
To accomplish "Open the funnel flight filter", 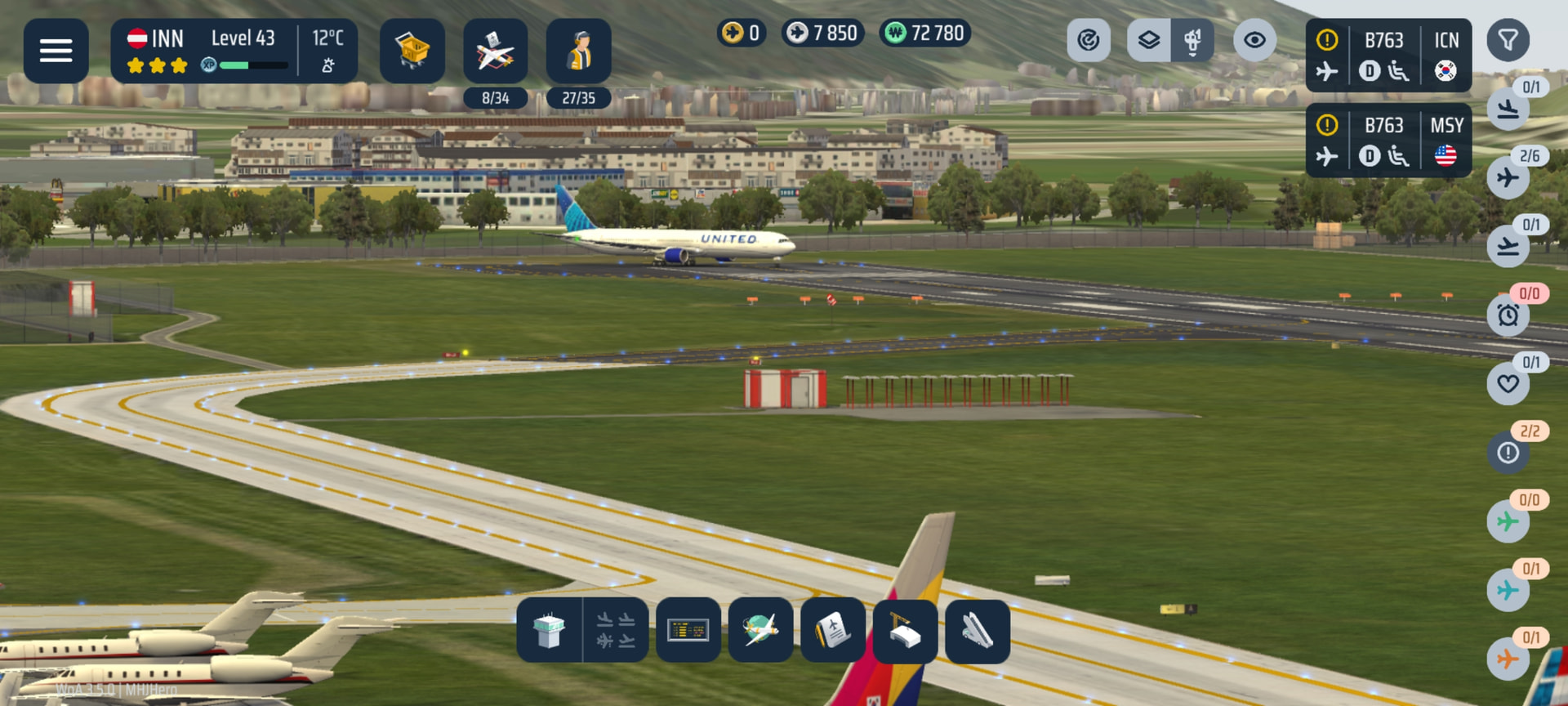I will coord(1508,40).
